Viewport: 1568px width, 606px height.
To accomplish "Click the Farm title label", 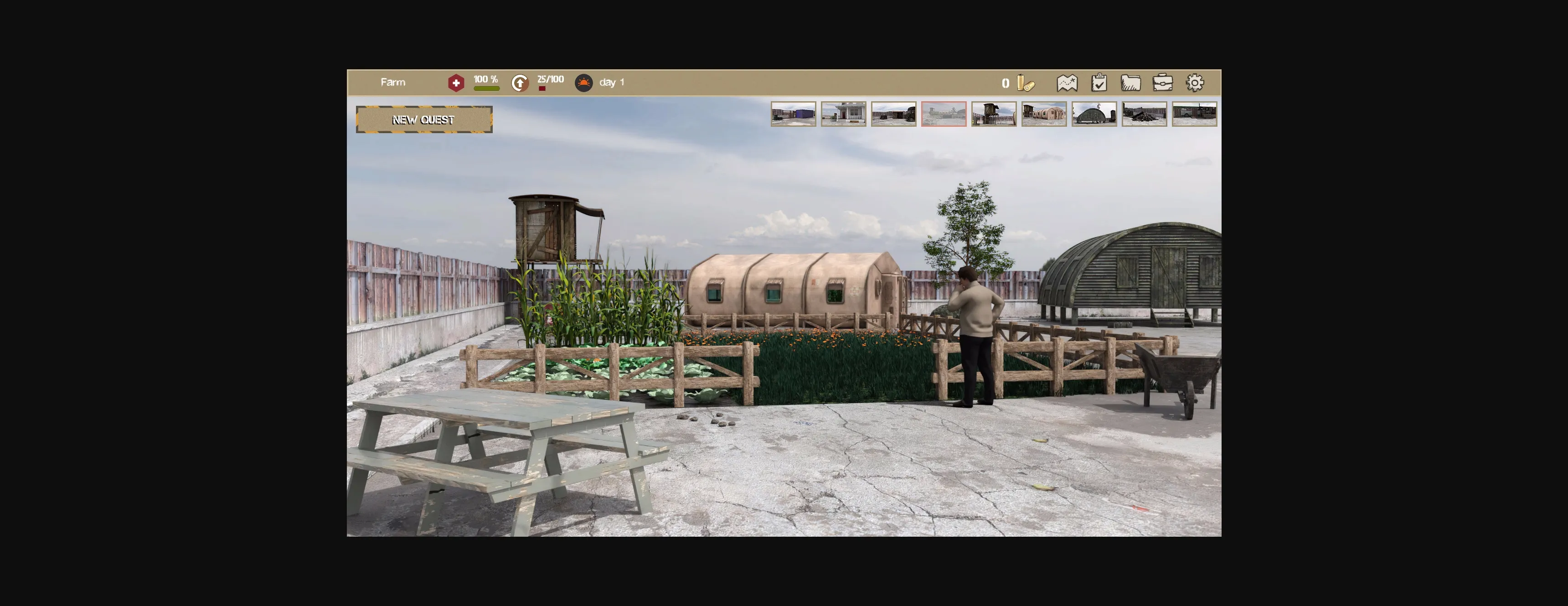I will click(x=393, y=82).
